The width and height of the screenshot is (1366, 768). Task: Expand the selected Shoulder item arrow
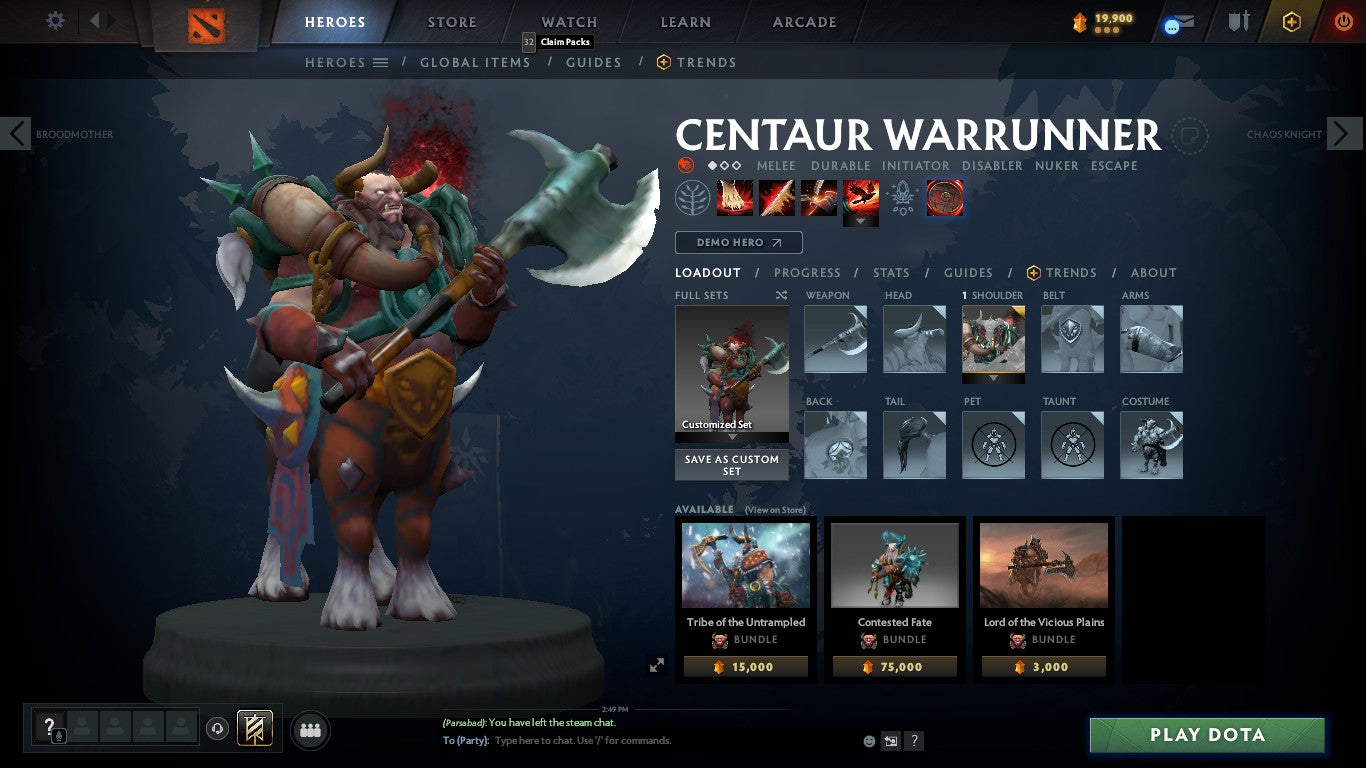[x=993, y=378]
